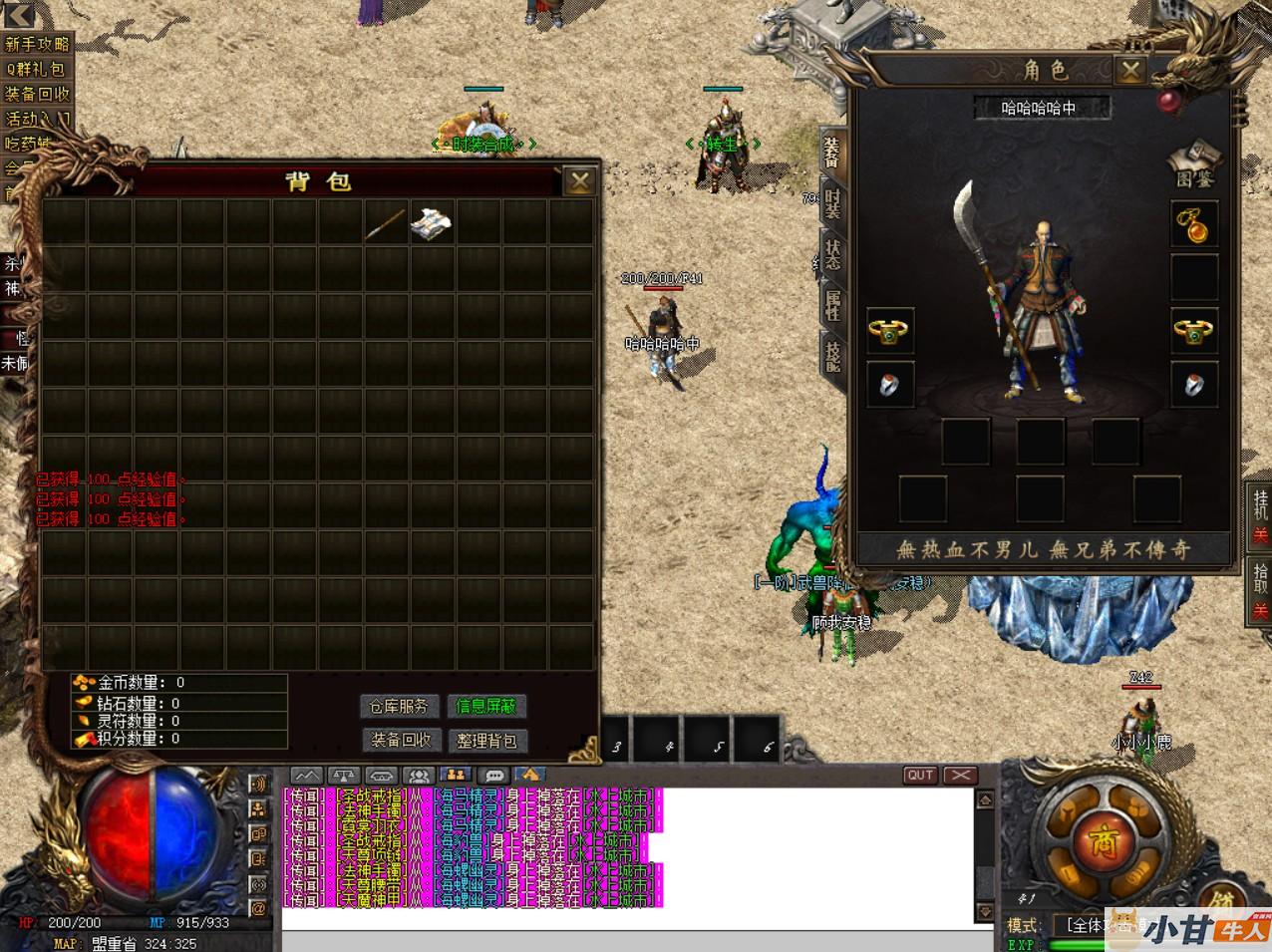Select the spear item in the bag

385,223
